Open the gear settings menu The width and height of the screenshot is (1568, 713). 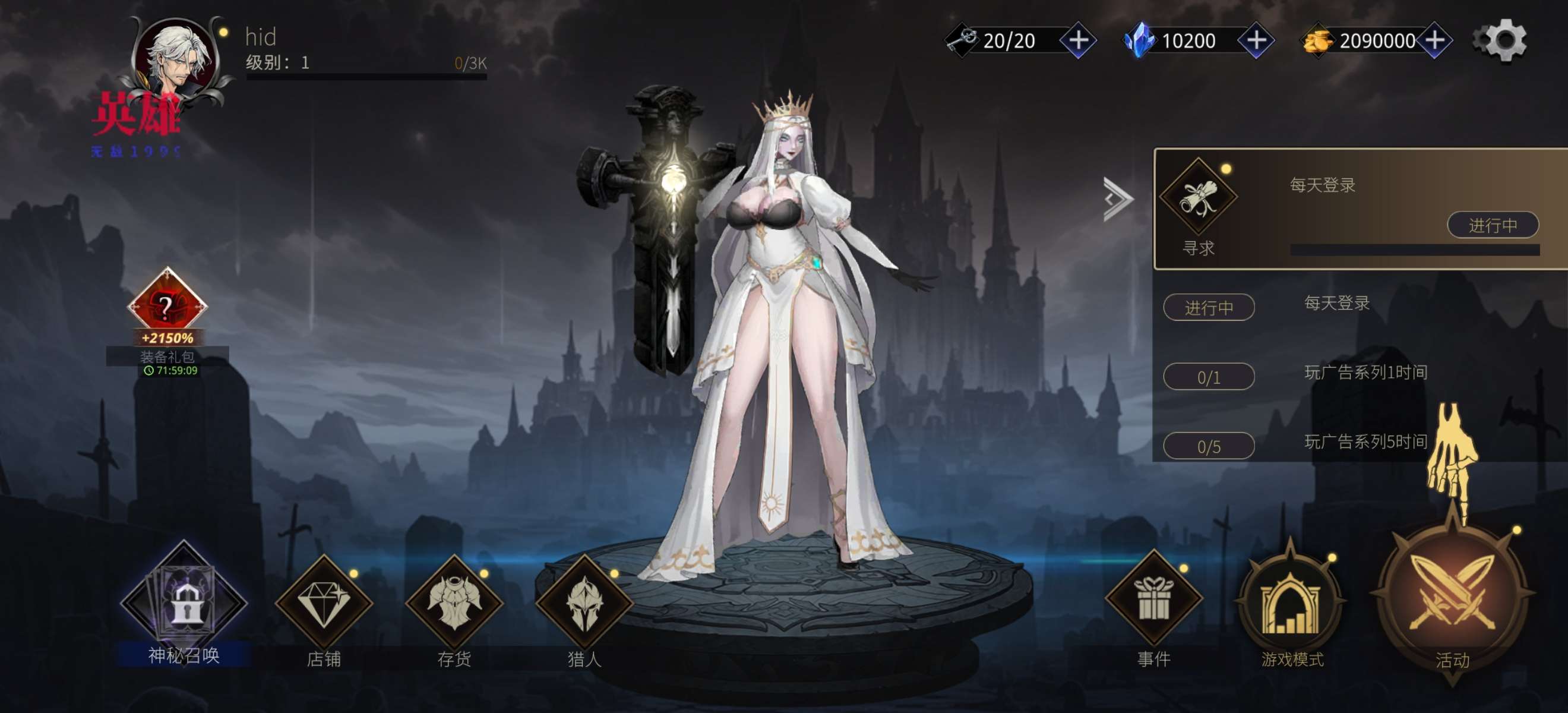pyautogui.click(x=1500, y=40)
